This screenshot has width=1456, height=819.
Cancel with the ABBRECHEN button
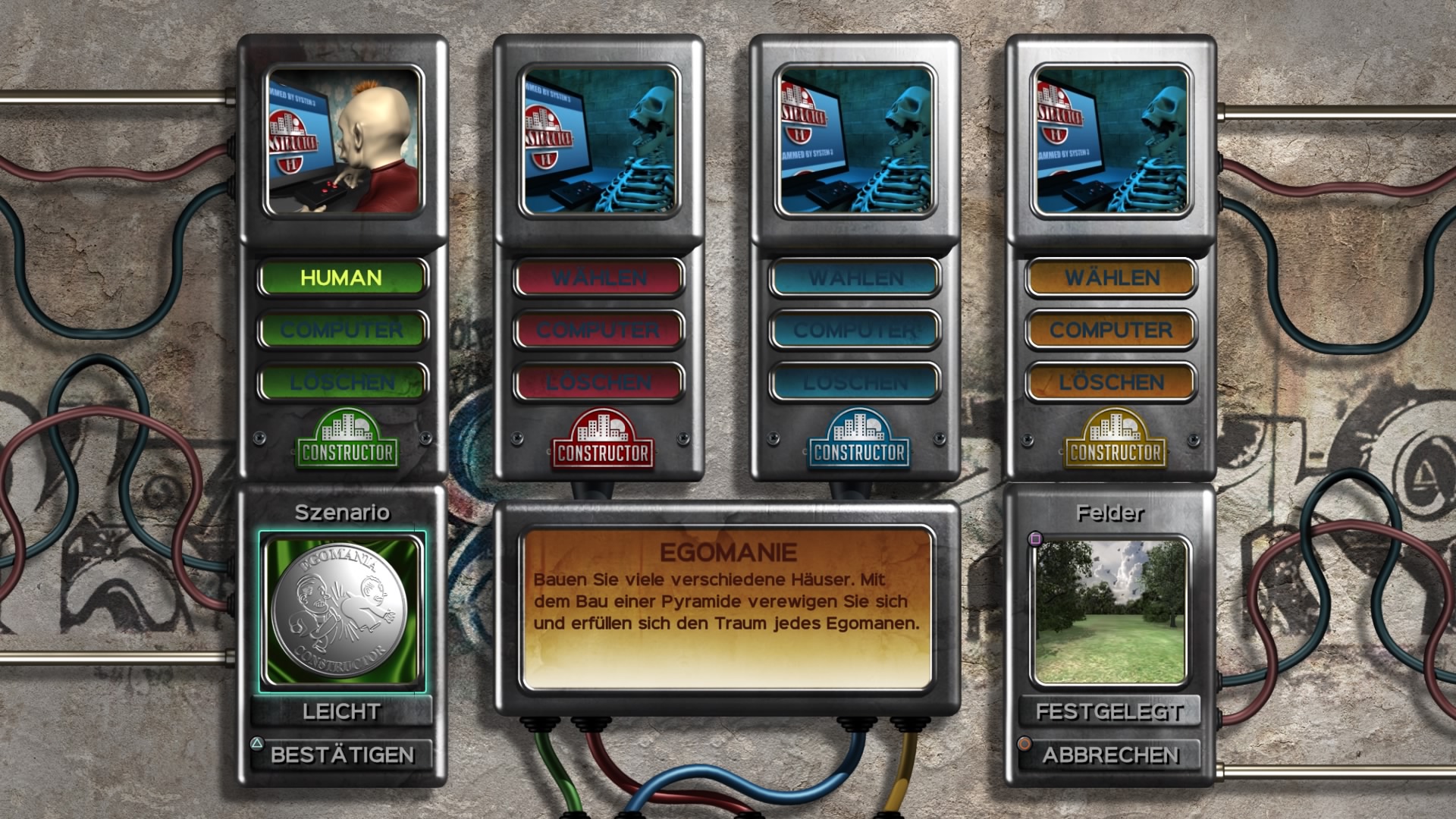tap(1110, 755)
